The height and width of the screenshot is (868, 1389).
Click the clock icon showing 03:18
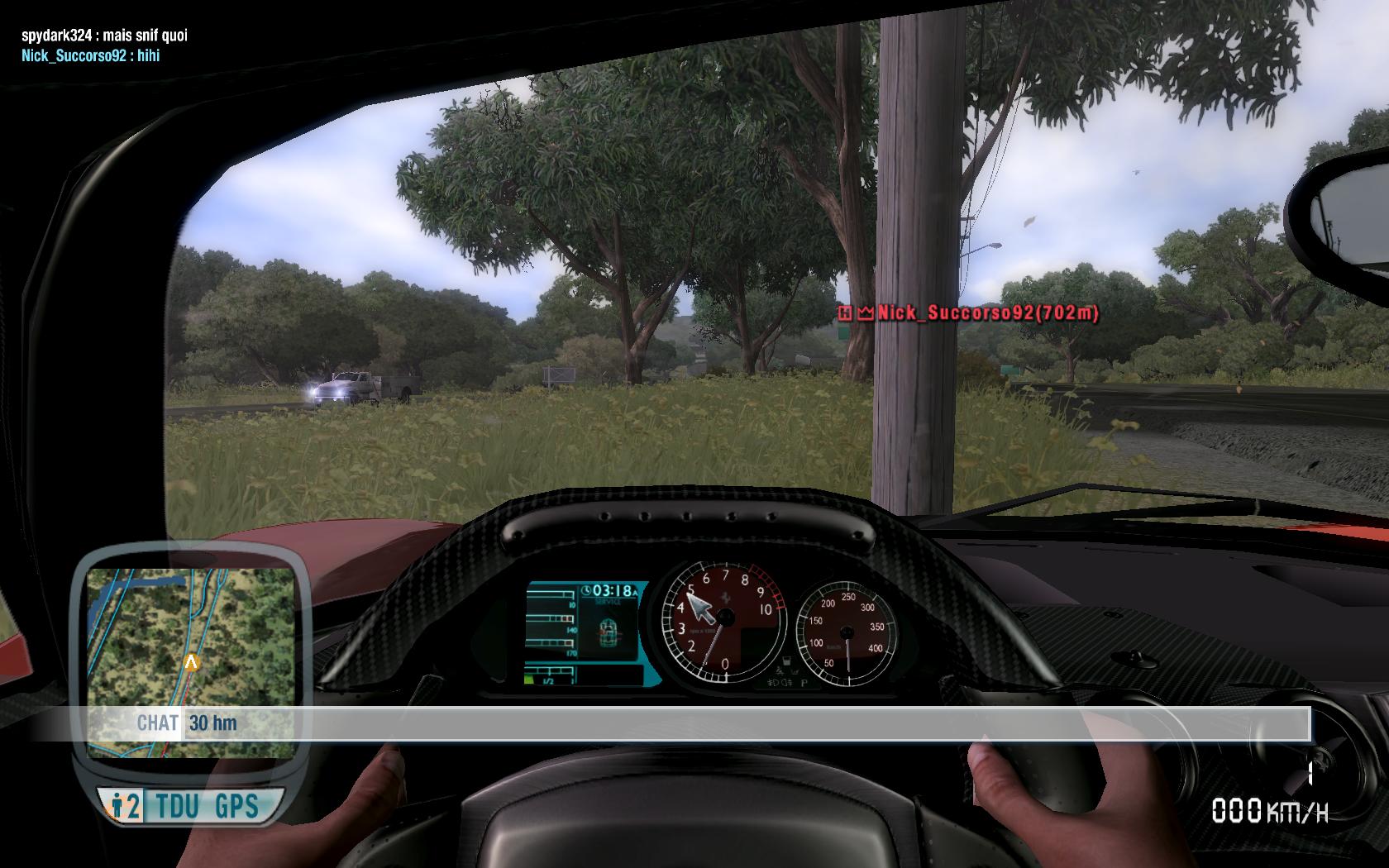click(x=586, y=589)
